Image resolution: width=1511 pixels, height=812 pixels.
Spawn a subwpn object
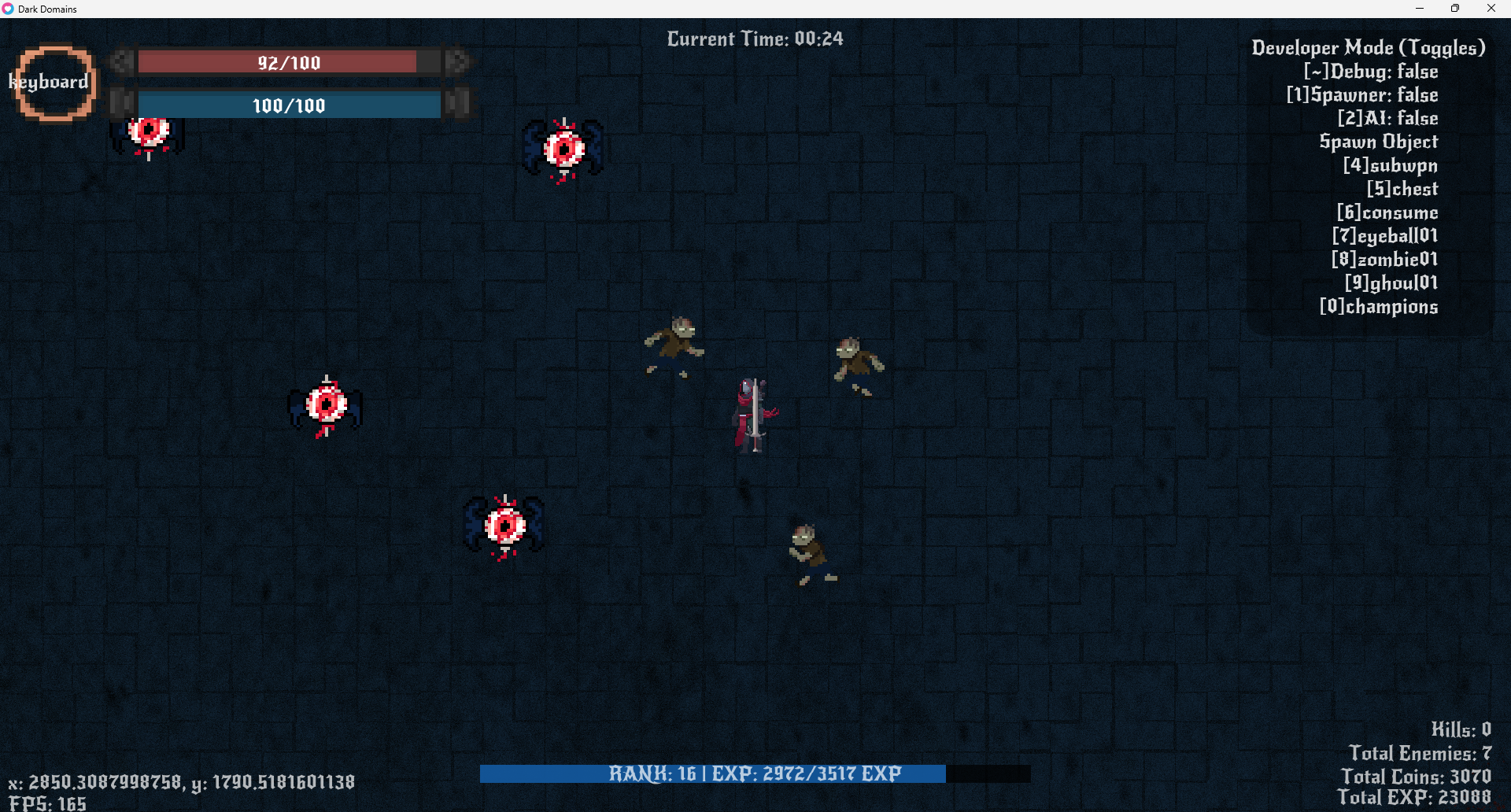pyautogui.click(x=1390, y=166)
